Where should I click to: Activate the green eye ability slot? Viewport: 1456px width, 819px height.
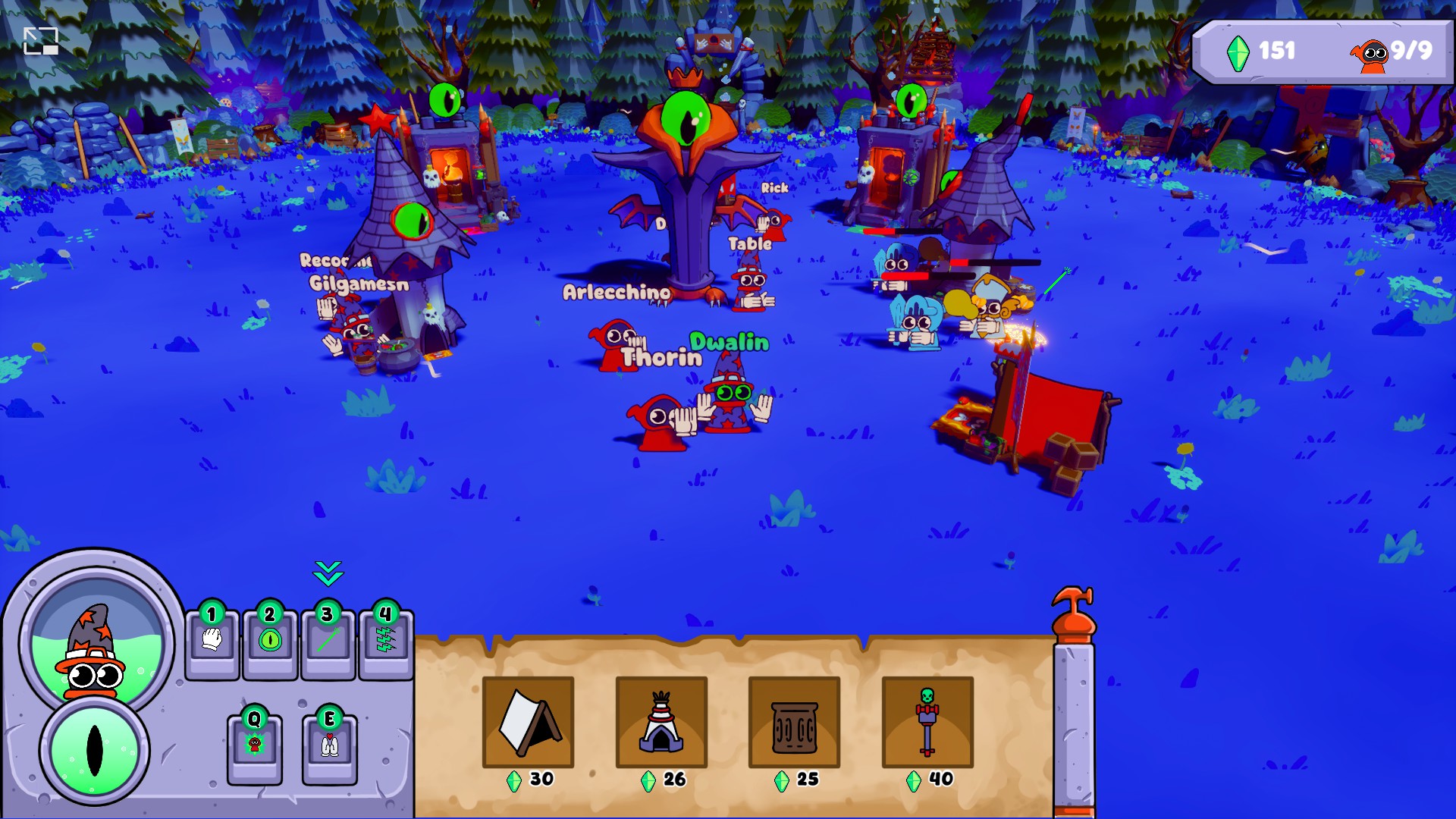(270, 641)
